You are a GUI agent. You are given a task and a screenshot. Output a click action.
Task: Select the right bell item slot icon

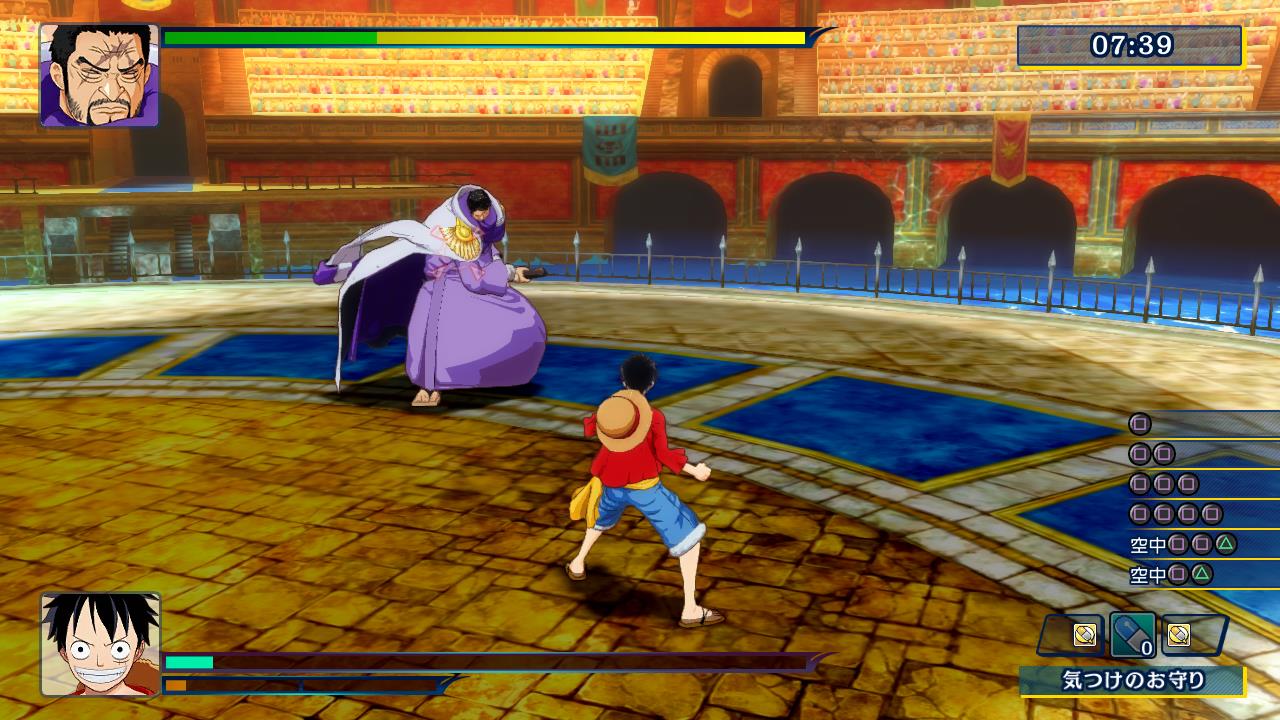pos(1178,633)
